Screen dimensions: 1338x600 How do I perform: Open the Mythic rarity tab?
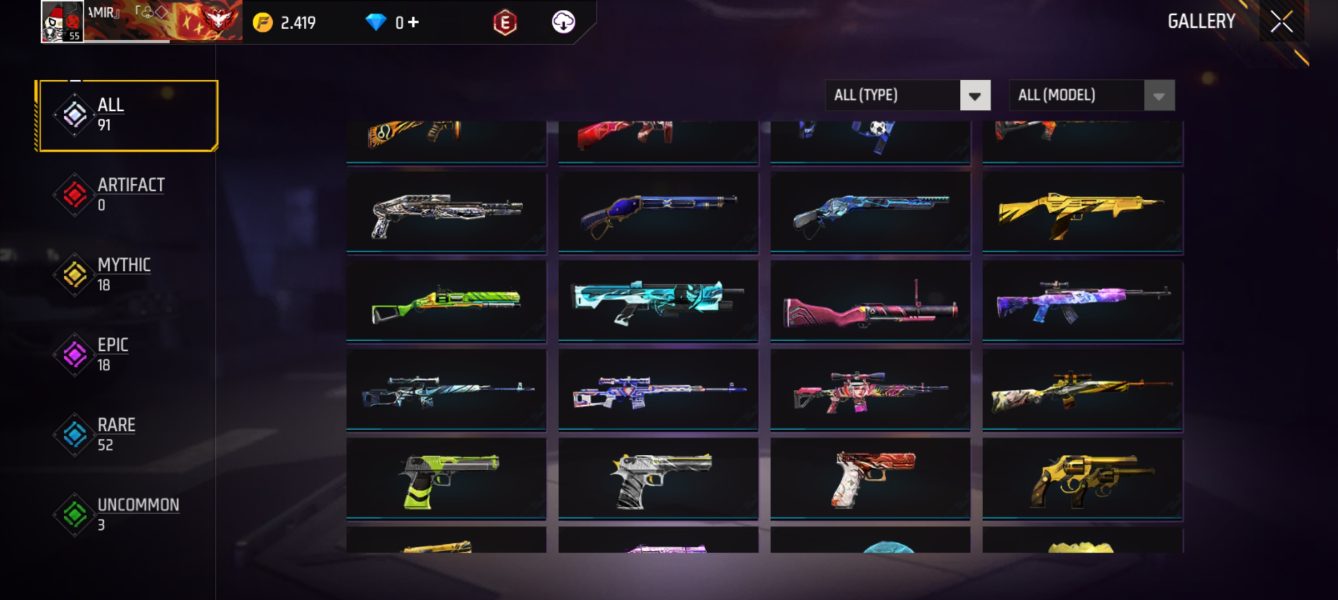[x=126, y=274]
